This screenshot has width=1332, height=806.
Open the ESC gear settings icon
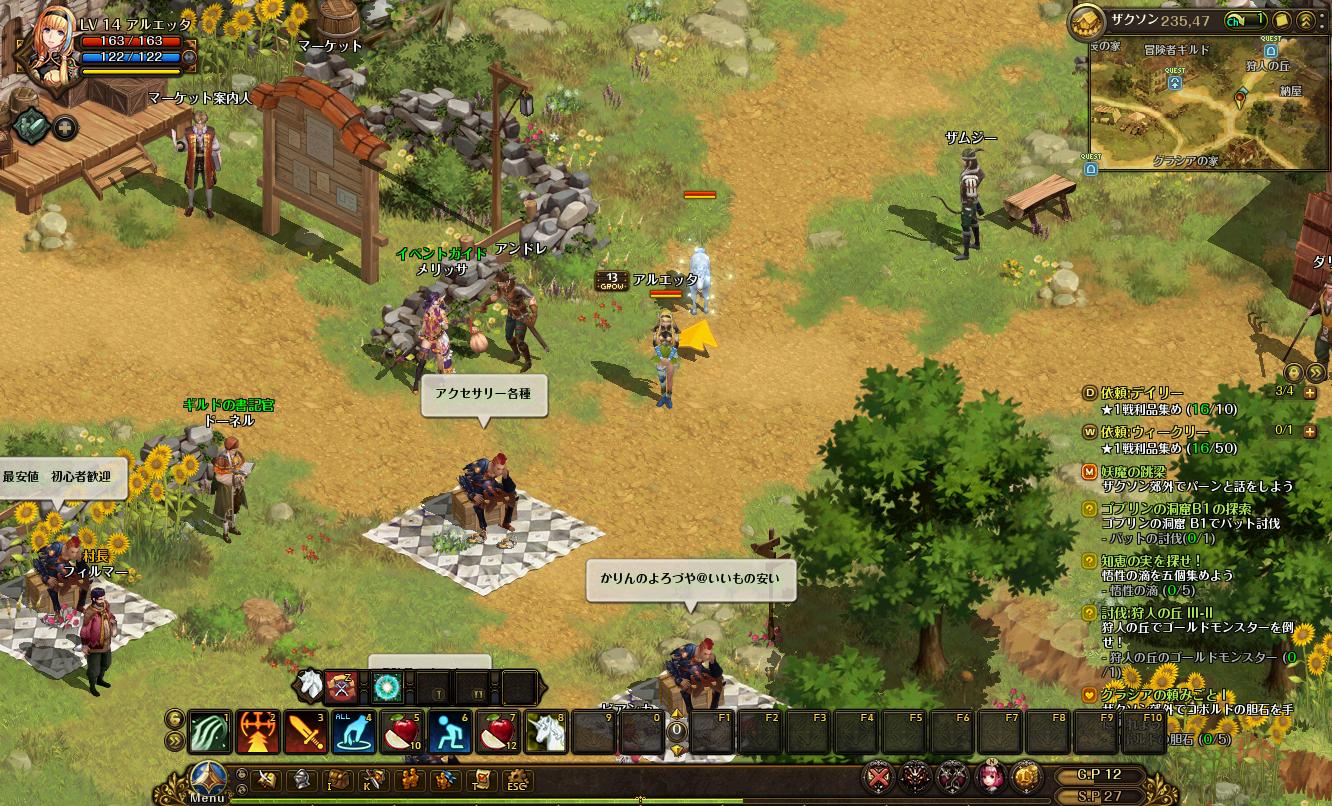point(516,779)
